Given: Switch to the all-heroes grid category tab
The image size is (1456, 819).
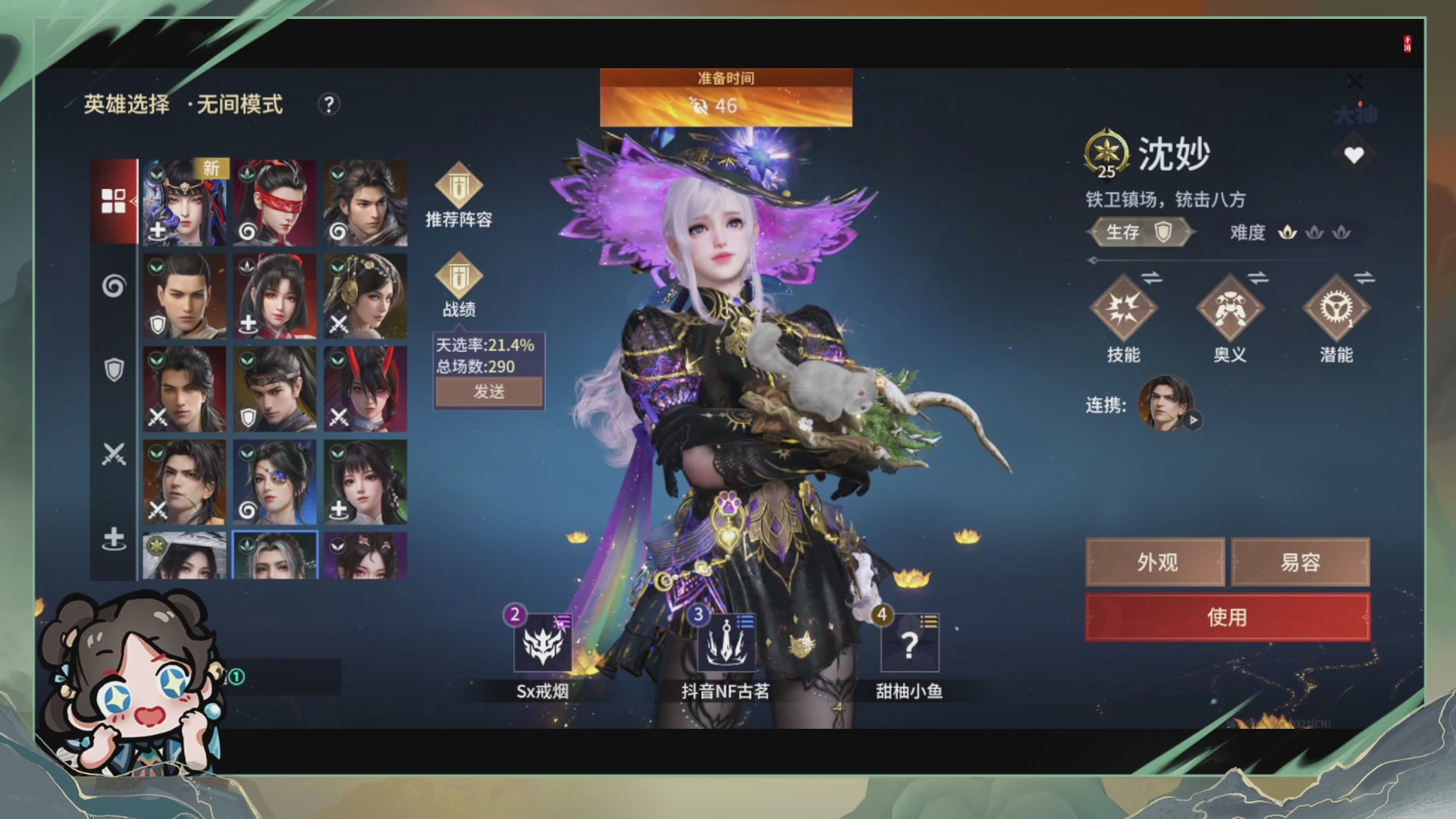Looking at the screenshot, I should click(x=114, y=201).
